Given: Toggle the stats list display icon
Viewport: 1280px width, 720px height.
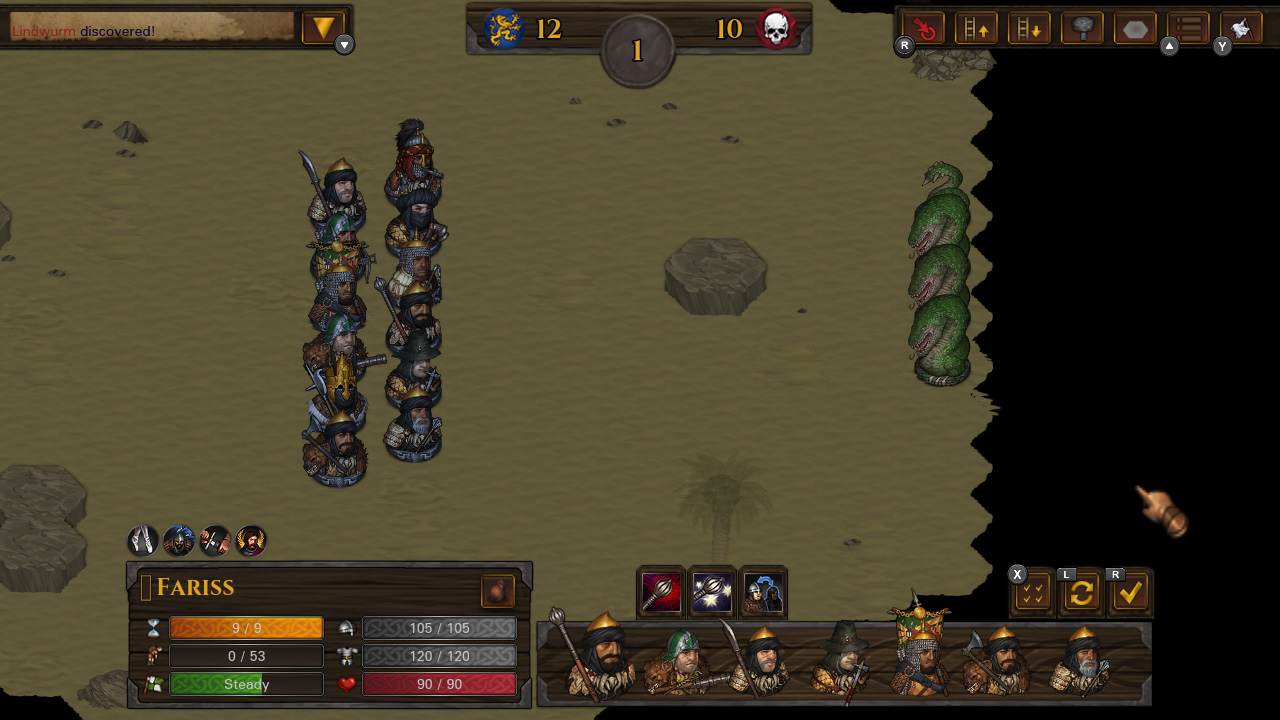Looking at the screenshot, I should point(1188,28).
